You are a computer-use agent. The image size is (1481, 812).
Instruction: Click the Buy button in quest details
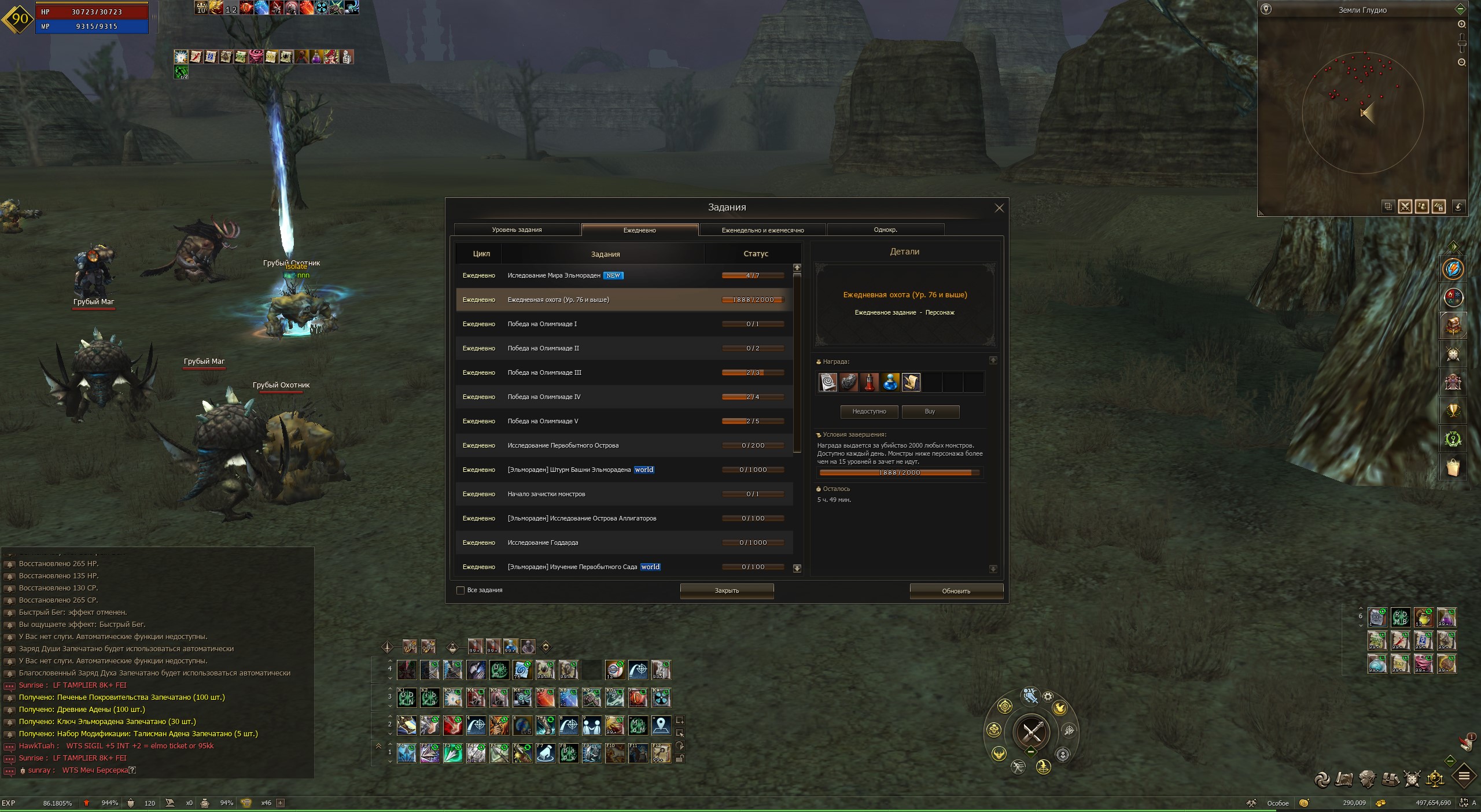point(930,412)
